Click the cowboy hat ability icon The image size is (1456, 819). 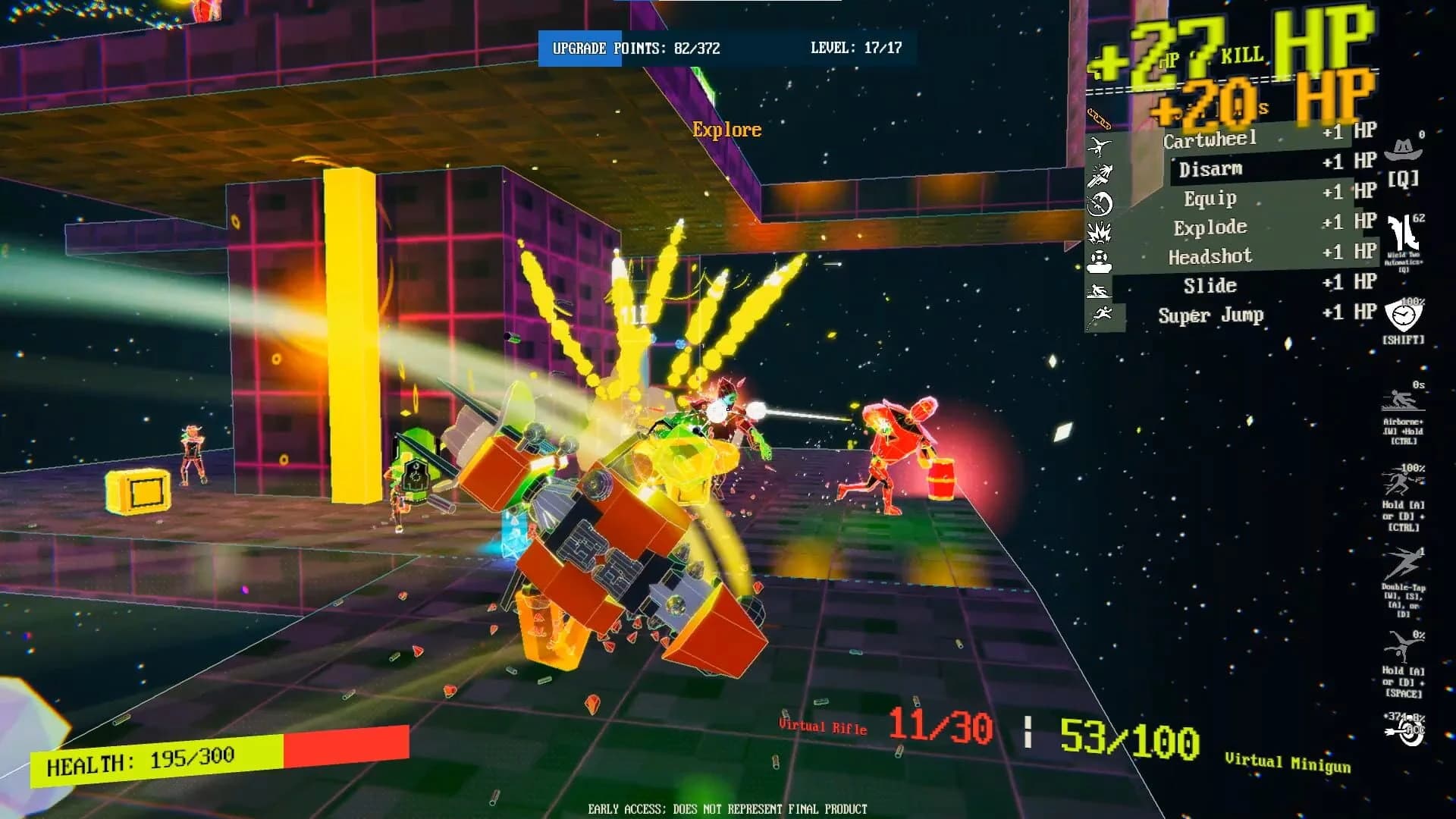tap(1403, 149)
